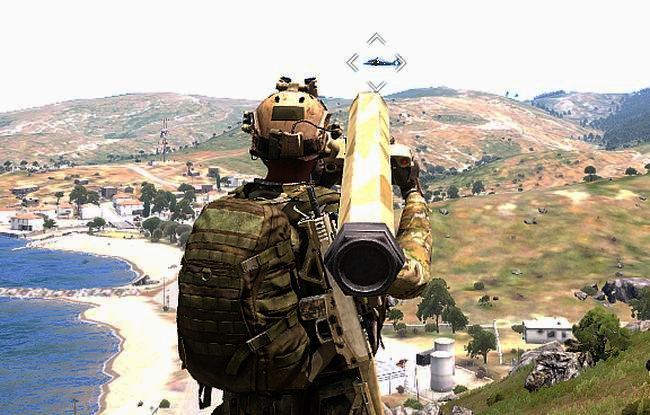Select the bracketed helicopter target marker
The width and height of the screenshot is (650, 415).
[x=377, y=62]
